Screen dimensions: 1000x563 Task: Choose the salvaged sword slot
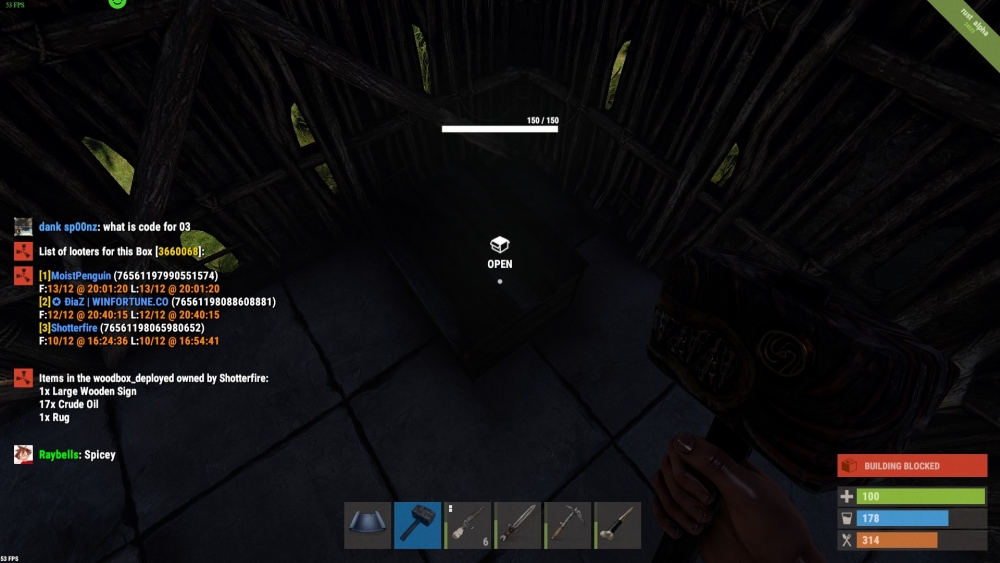pos(517,525)
